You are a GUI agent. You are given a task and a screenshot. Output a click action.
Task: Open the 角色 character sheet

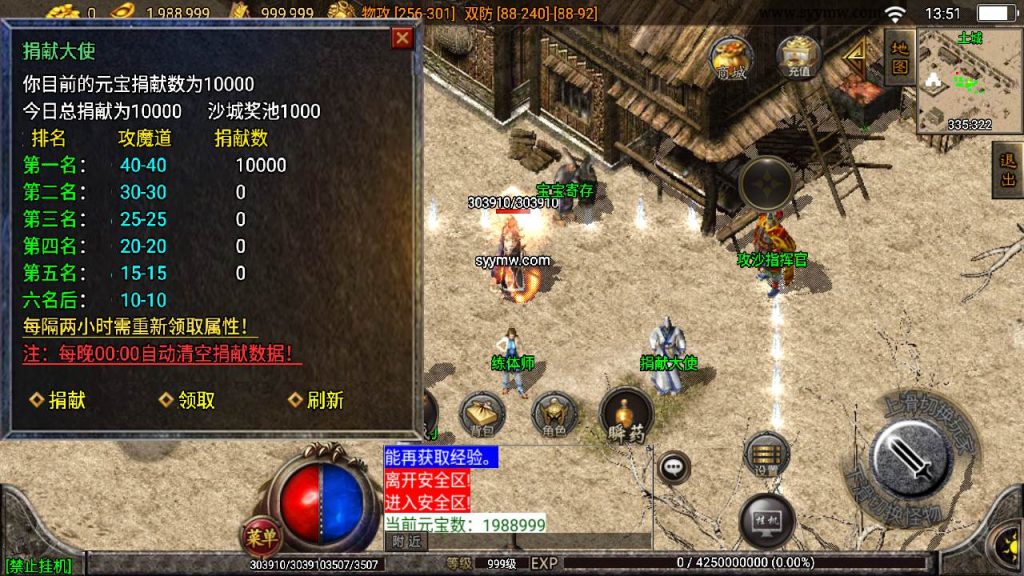point(554,414)
